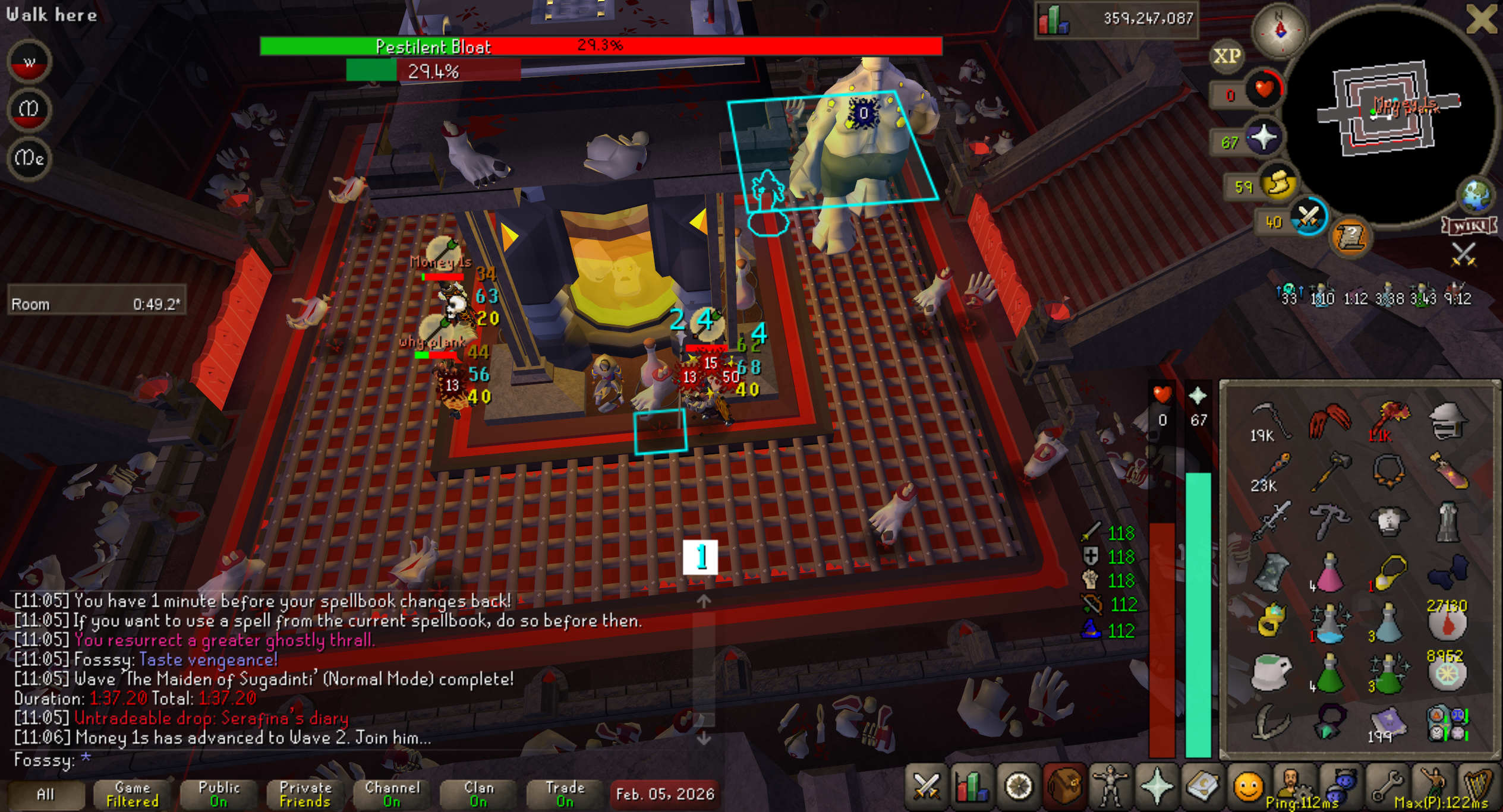Viewport: 1503px width, 812px height.
Task: Toggle run energy boot orb
Action: click(1279, 183)
